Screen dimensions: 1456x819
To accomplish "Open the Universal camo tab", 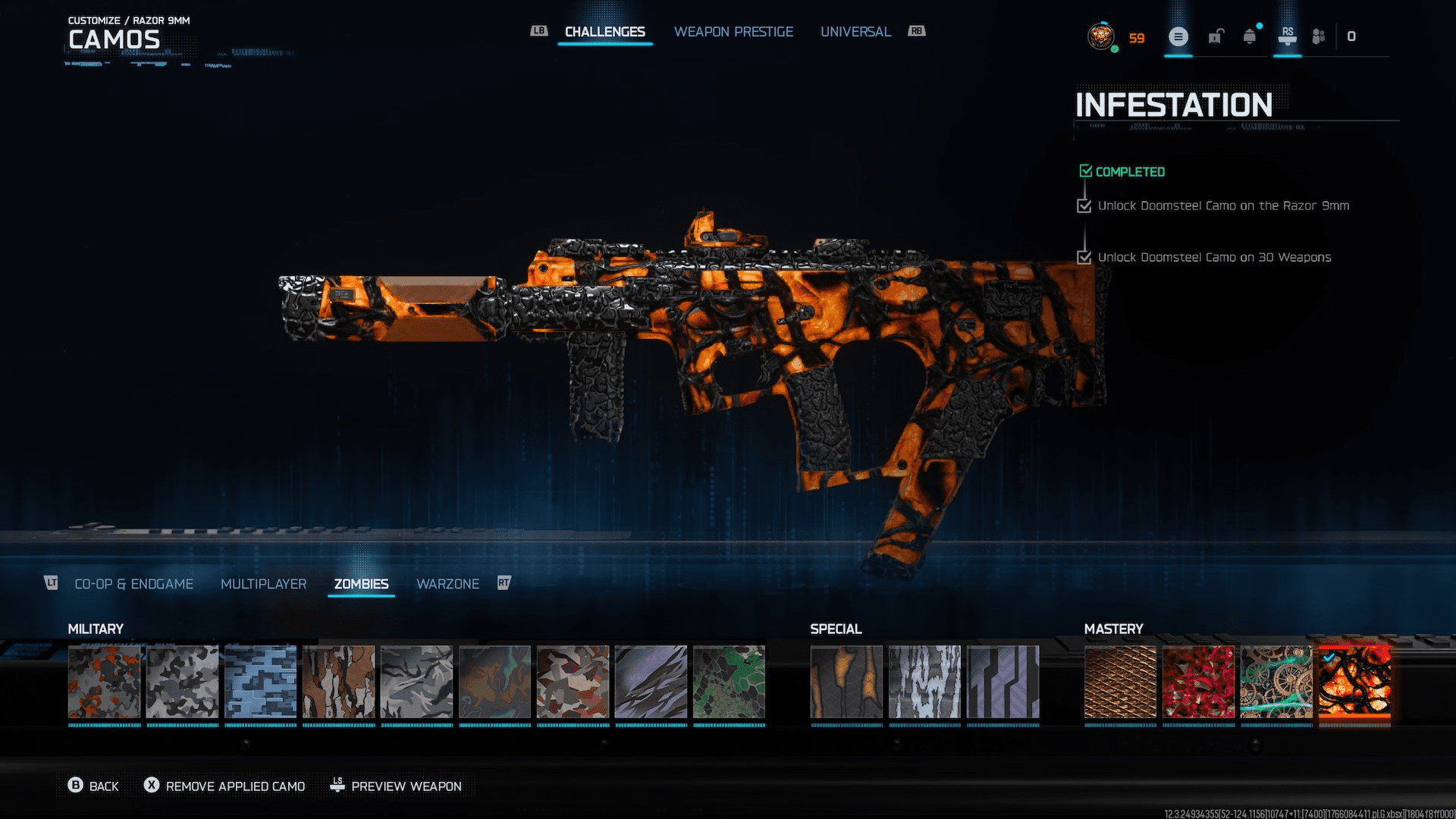I will (855, 32).
